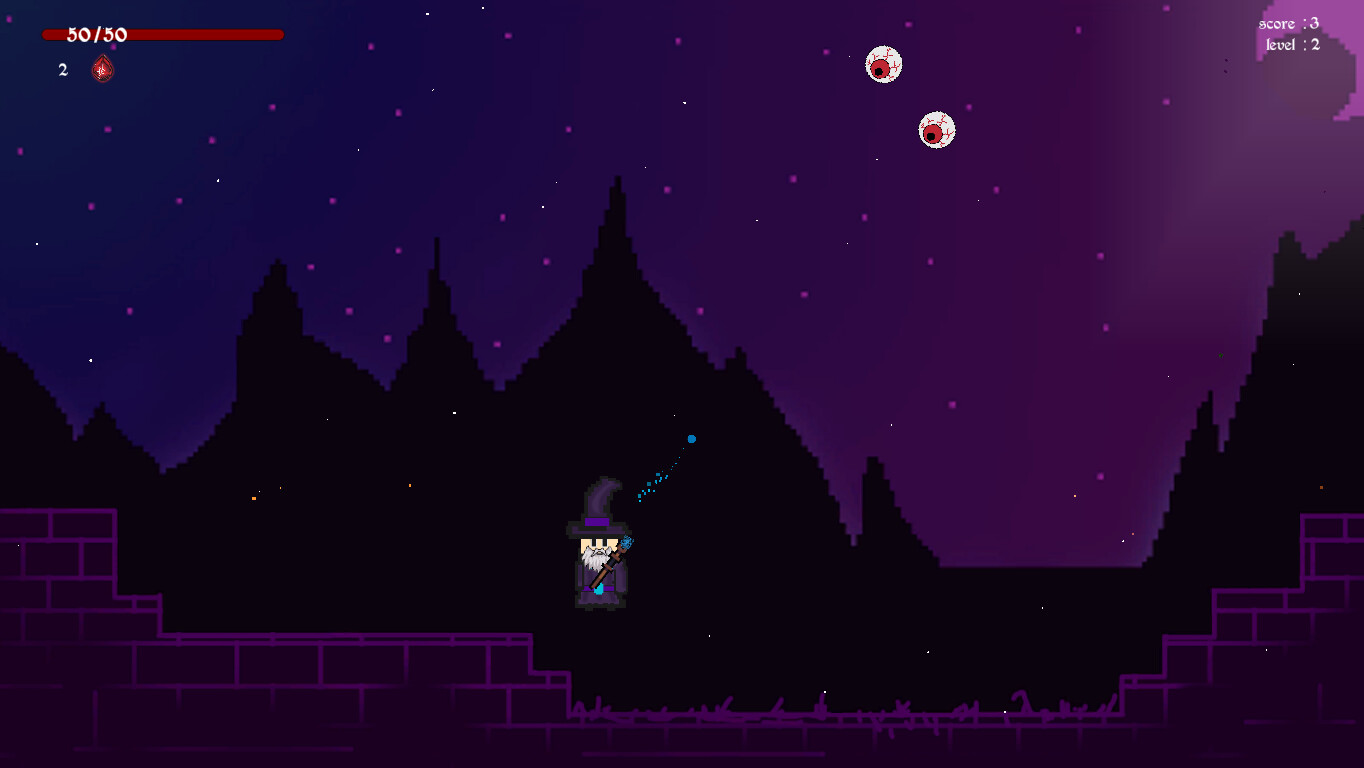Click the level : 2 text
This screenshot has width=1364, height=768.
click(x=1293, y=44)
